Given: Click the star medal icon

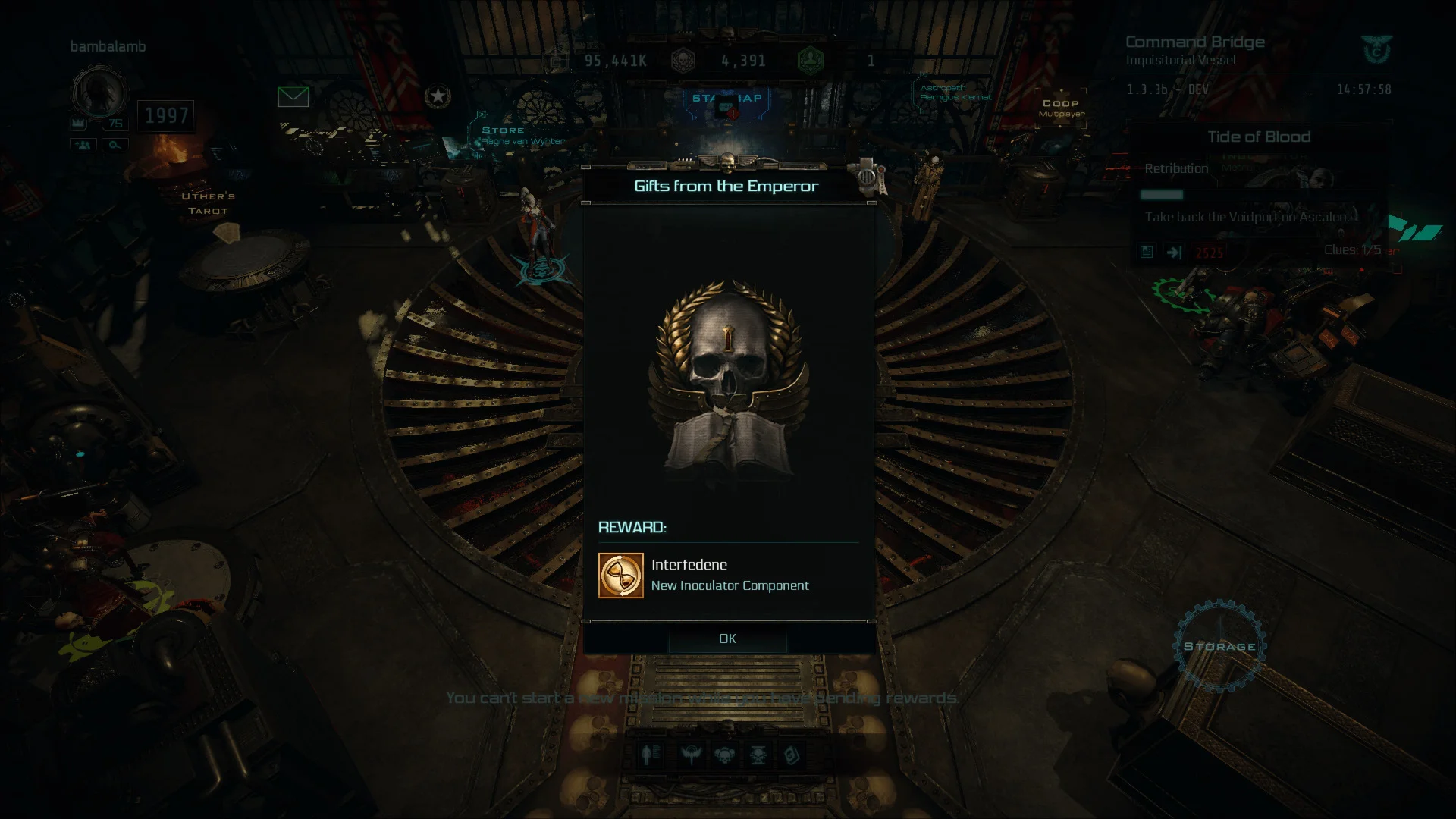Looking at the screenshot, I should tap(438, 96).
